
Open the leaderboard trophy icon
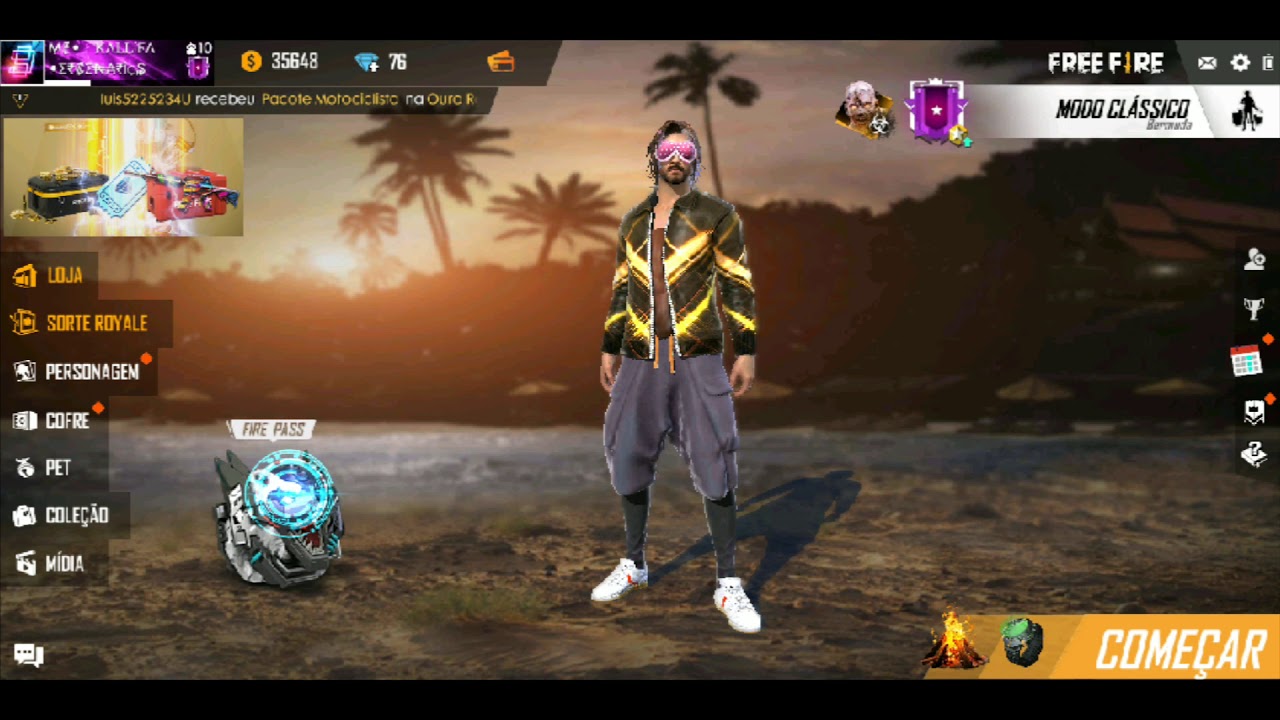tap(1255, 308)
